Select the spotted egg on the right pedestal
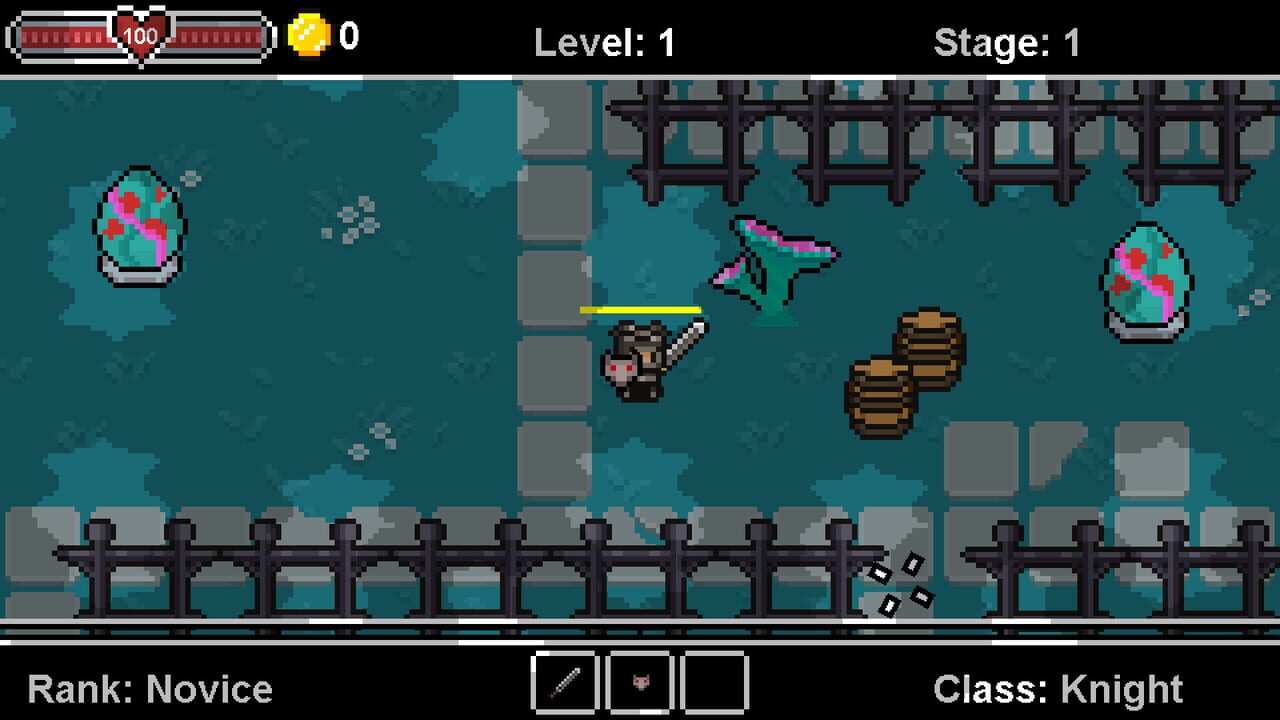Image resolution: width=1280 pixels, height=720 pixels. pyautogui.click(x=1150, y=275)
